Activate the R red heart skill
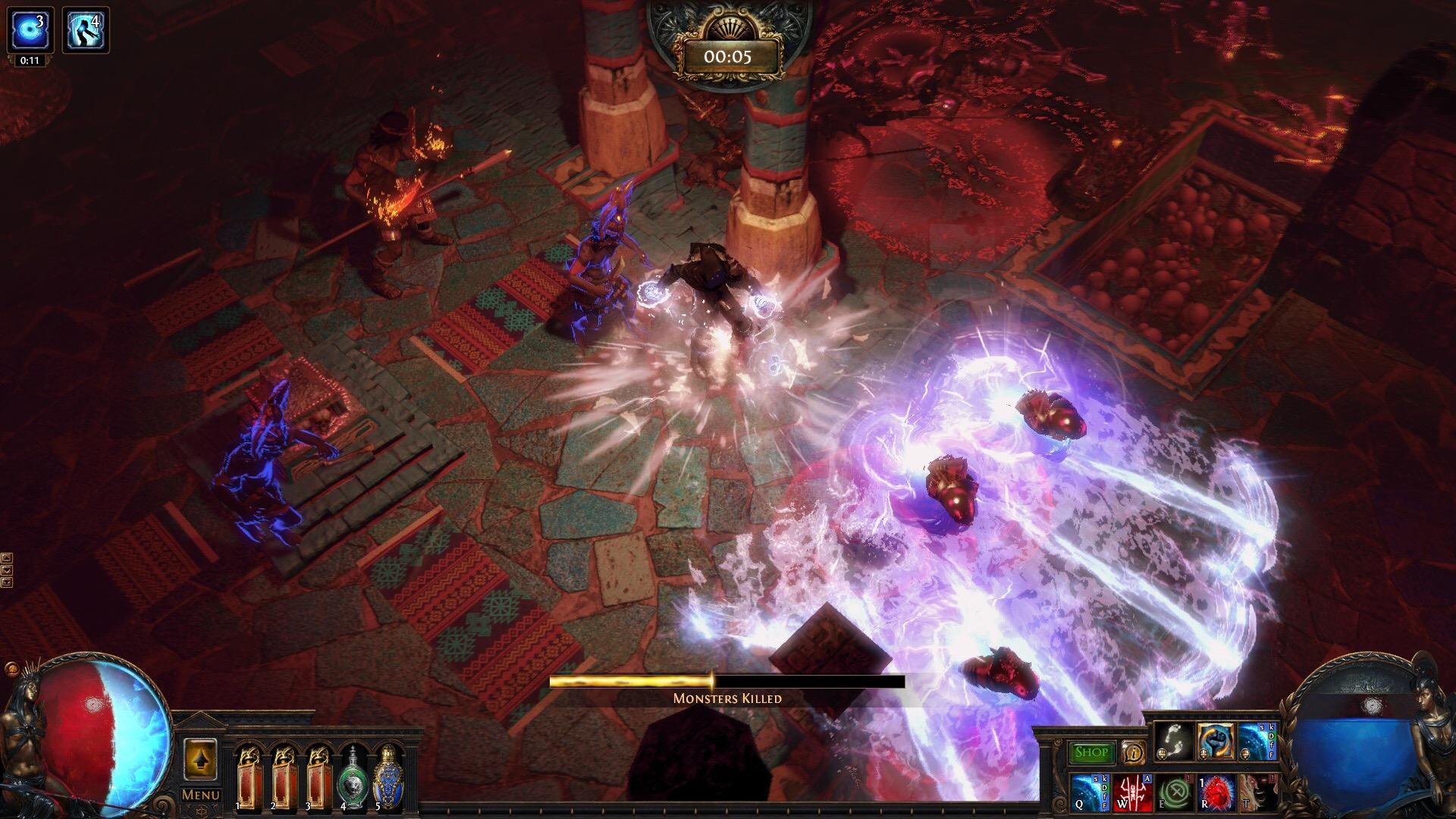Screen dimensions: 1456x819 pos(1215,792)
